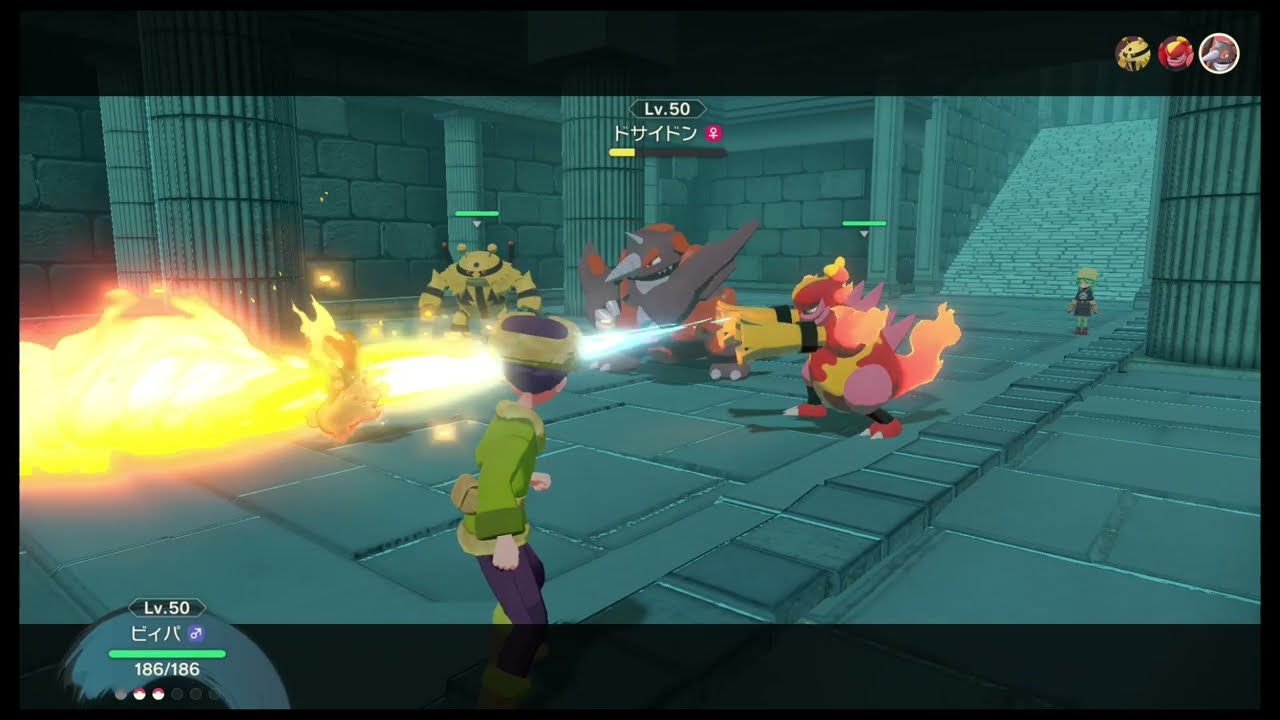1280x720 pixels.
Task: Select the Electivire opponent team icon
Action: (x=1133, y=53)
